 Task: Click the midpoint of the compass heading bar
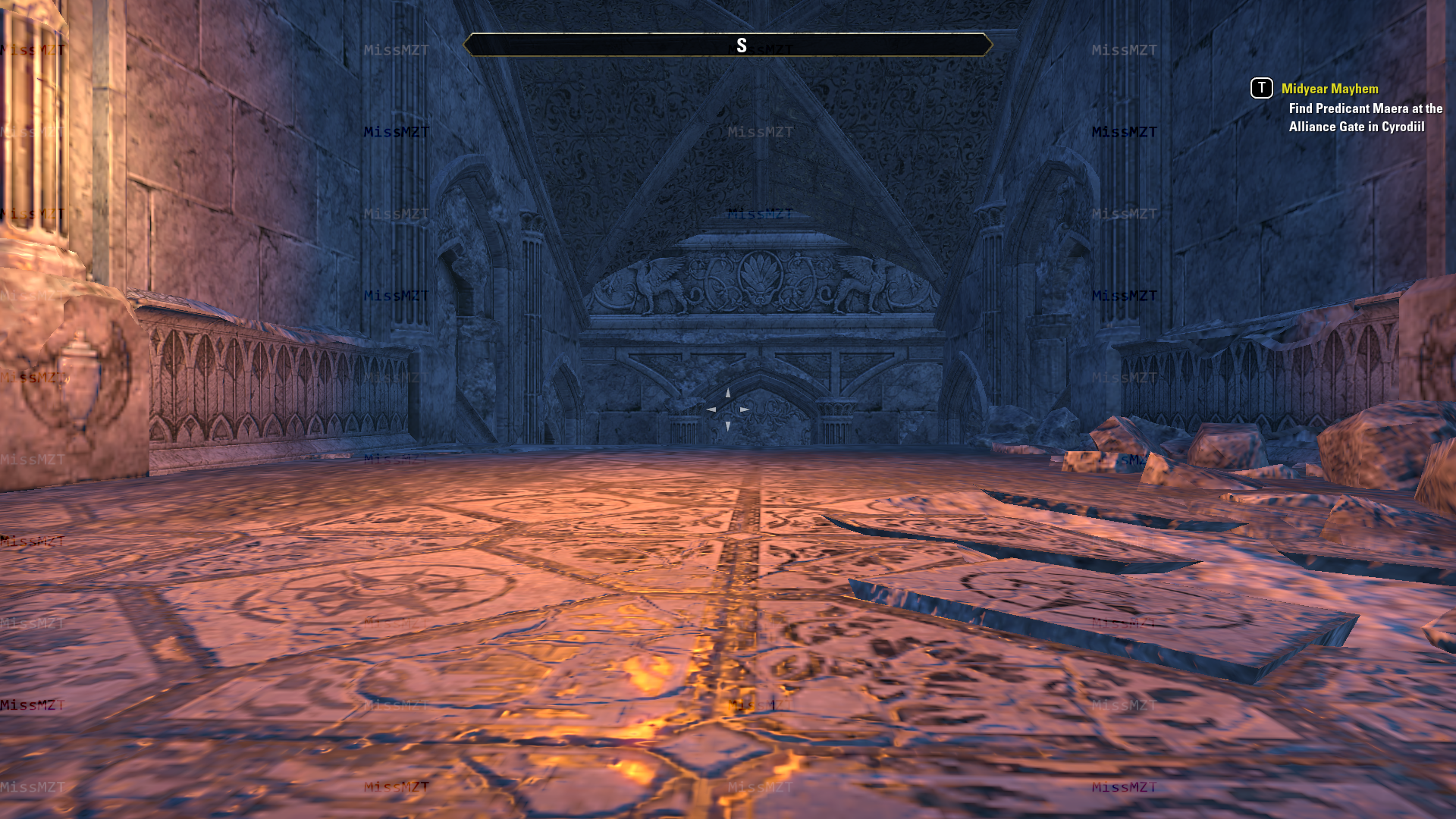tap(728, 45)
